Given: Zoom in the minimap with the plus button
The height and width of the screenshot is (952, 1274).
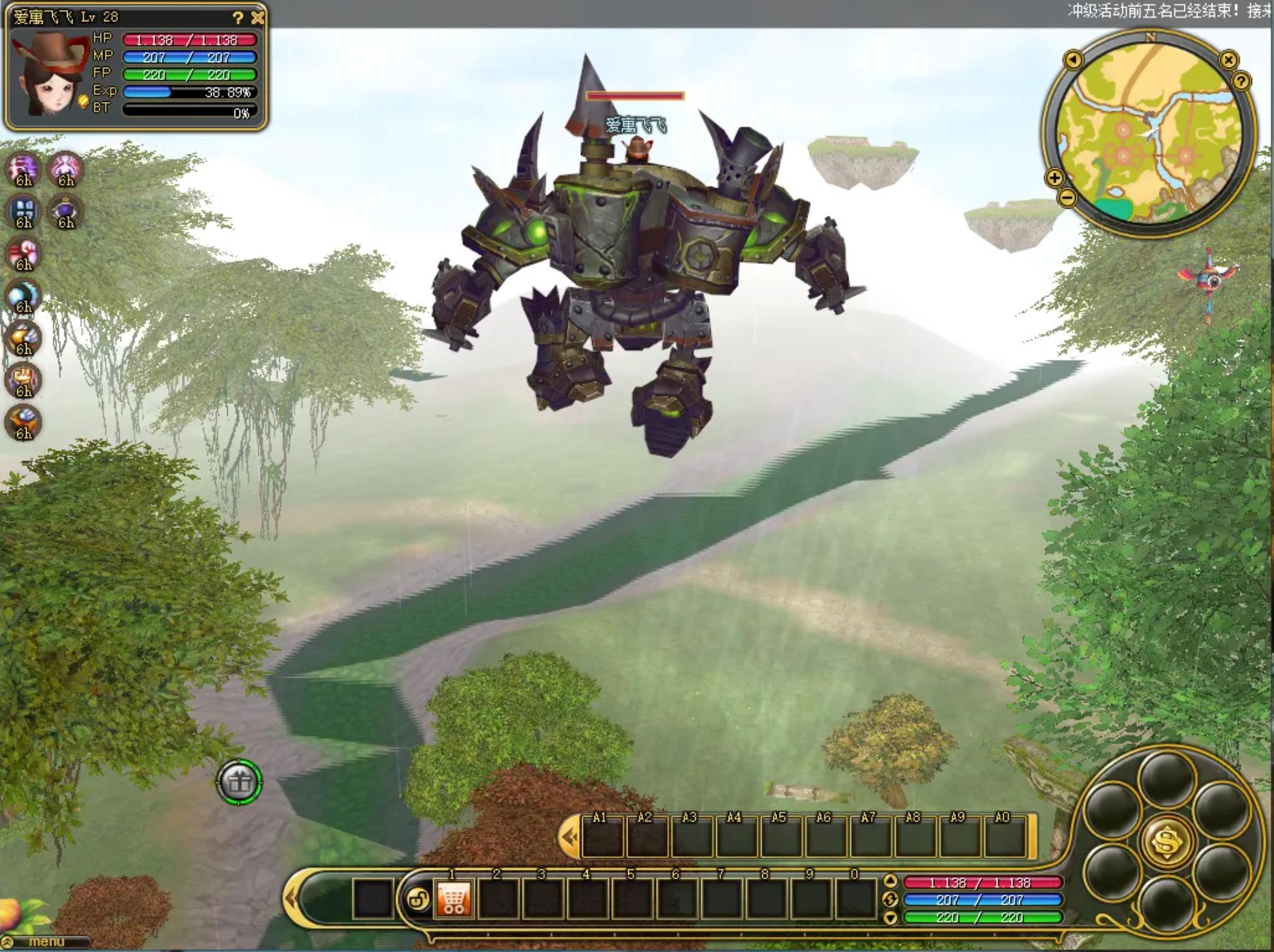Looking at the screenshot, I should pos(1054,178).
